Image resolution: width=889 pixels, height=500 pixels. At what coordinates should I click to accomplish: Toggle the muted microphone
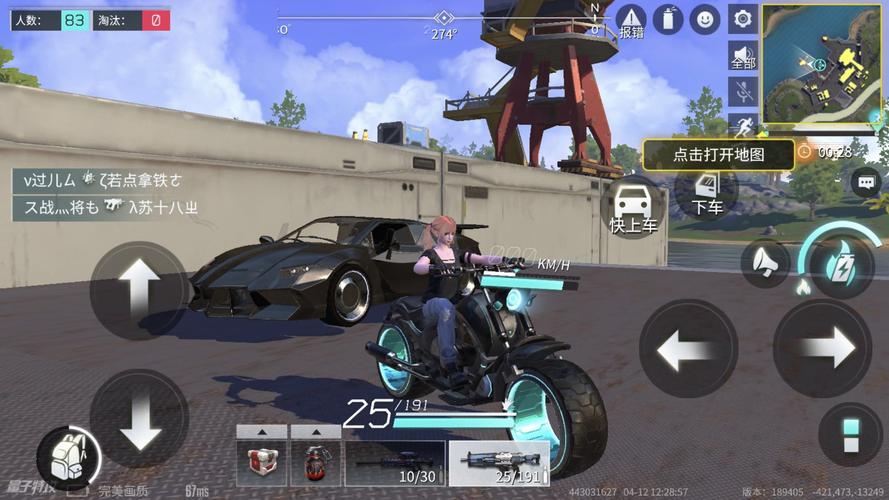pyautogui.click(x=742, y=92)
